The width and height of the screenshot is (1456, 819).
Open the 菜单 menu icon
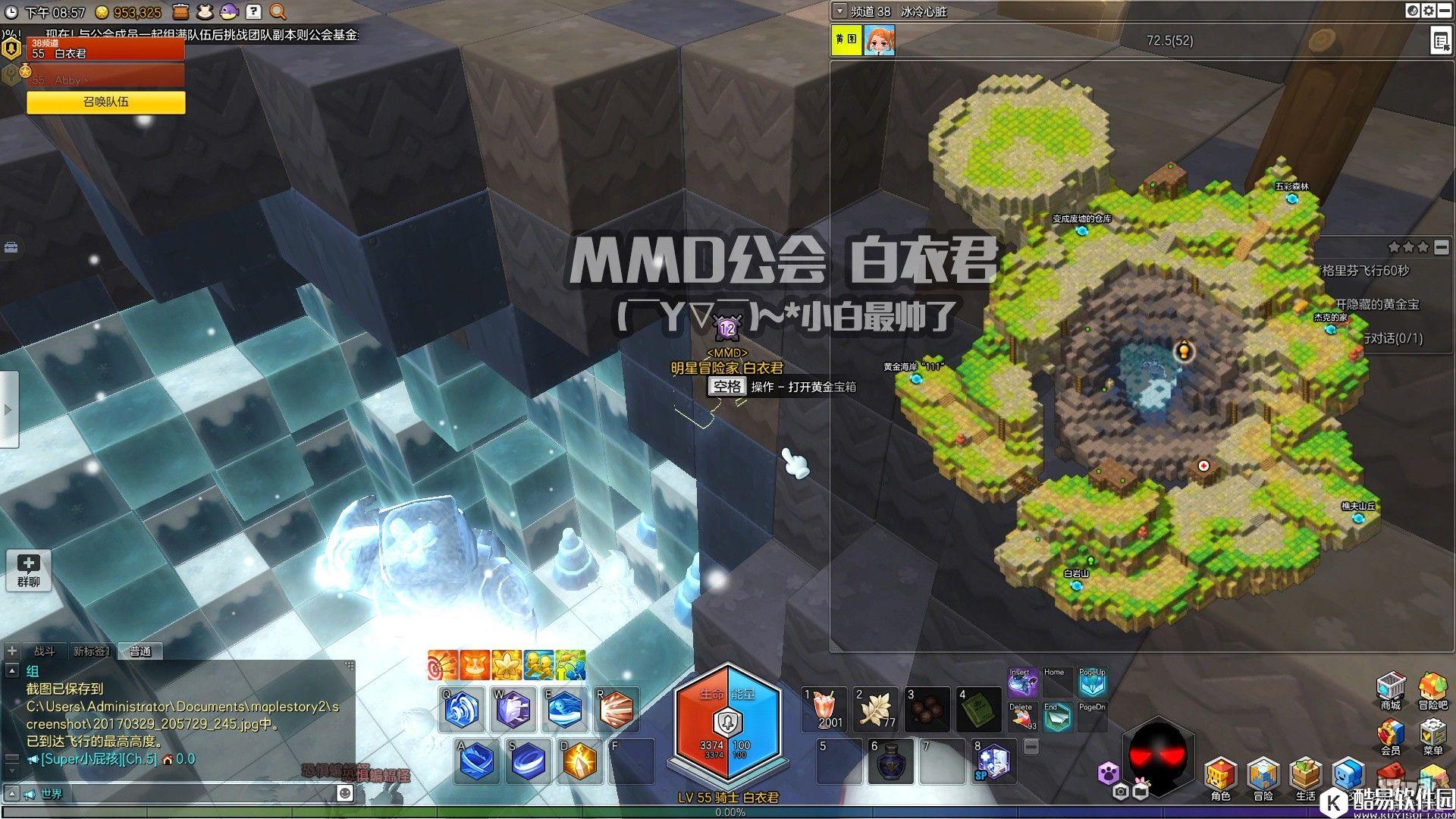coord(1432,734)
